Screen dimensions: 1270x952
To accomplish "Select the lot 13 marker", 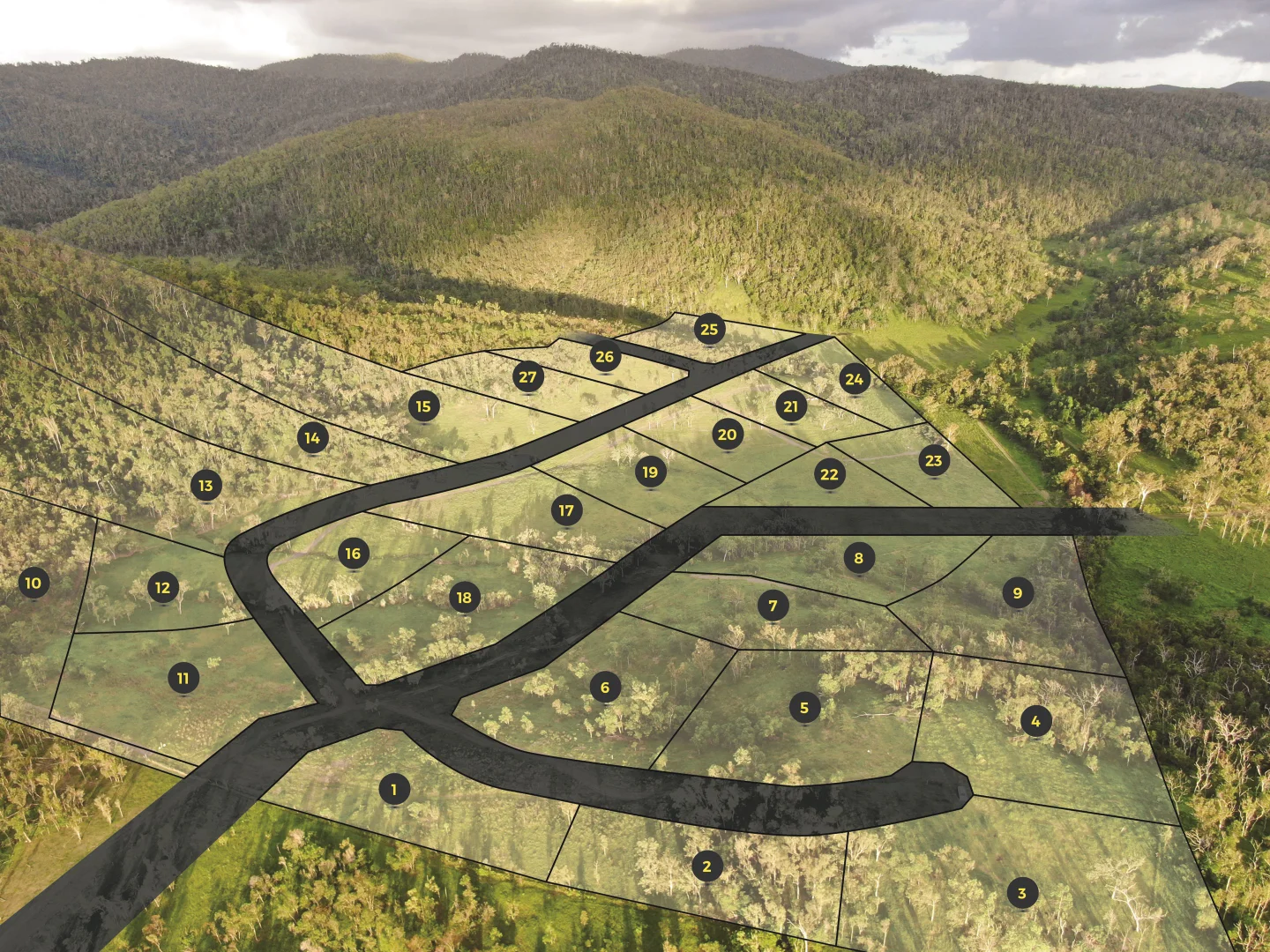I will point(205,486).
